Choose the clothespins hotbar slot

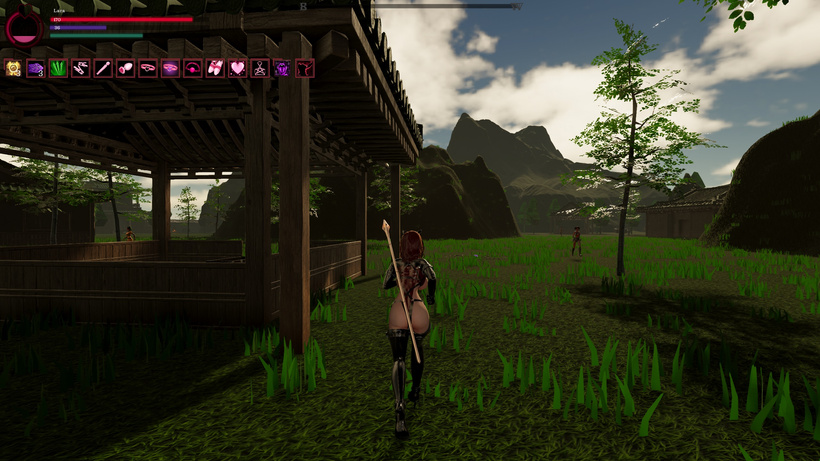pos(80,68)
